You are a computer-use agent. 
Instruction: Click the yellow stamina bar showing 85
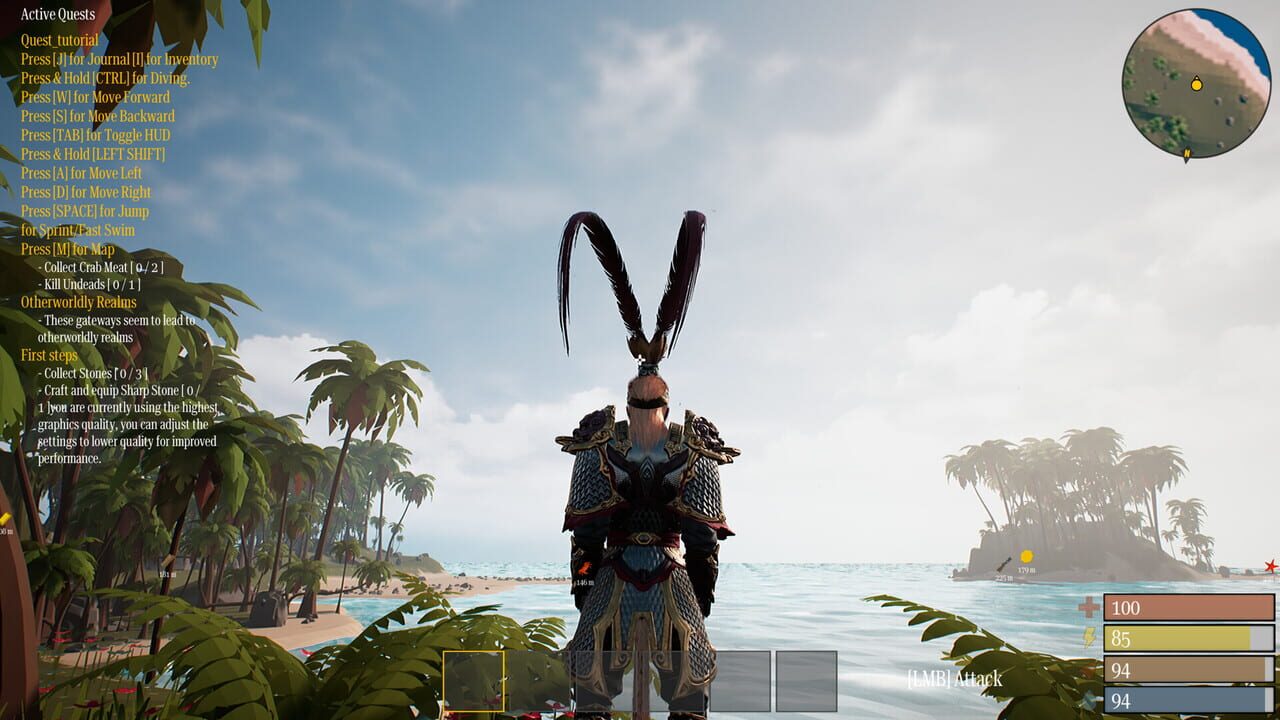1190,635
